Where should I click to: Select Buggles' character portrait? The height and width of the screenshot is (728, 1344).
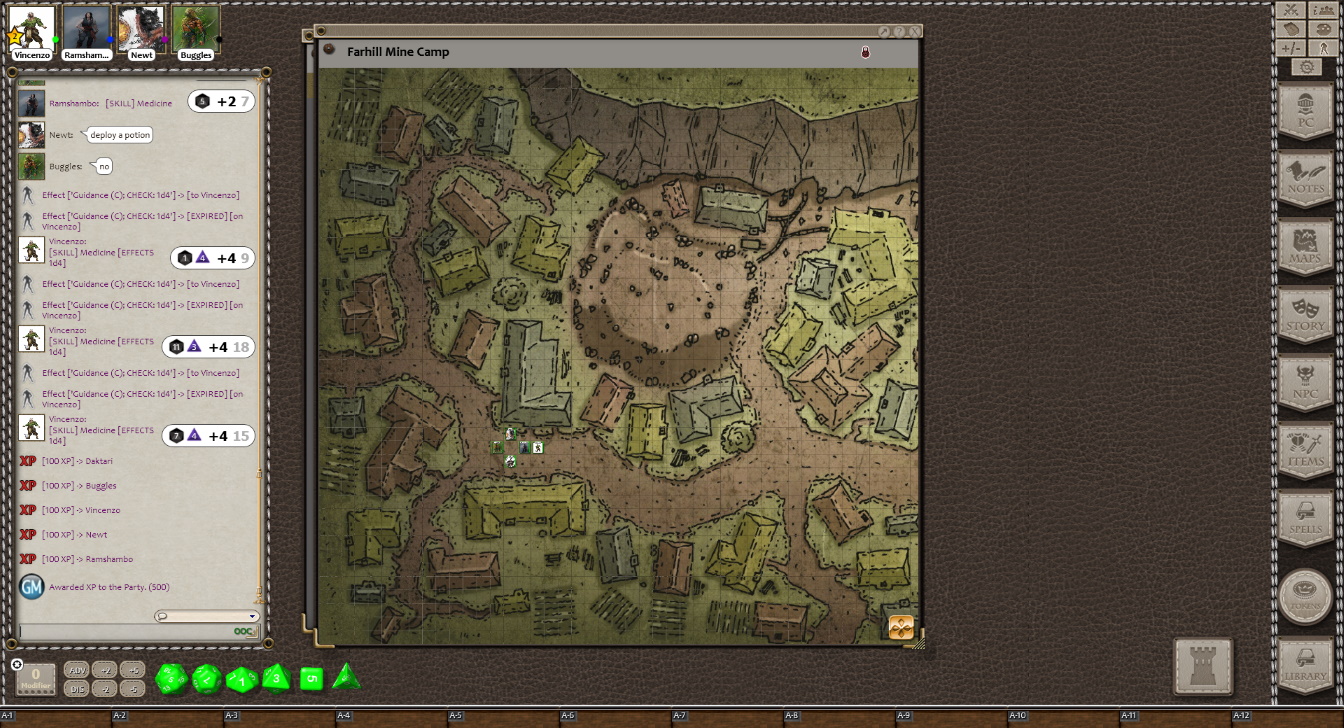click(x=196, y=28)
